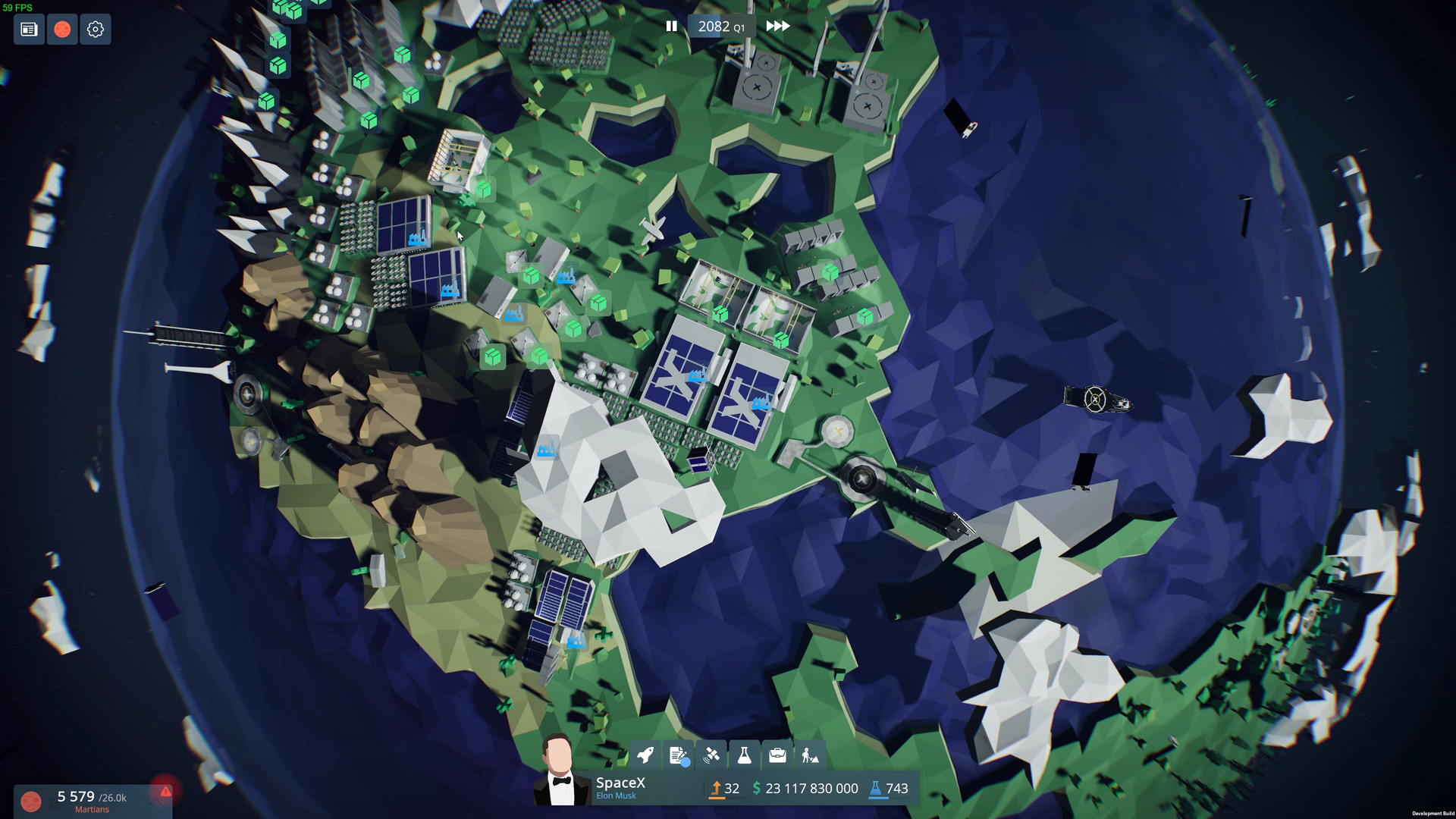This screenshot has height=819, width=1456.
Task: Click the orange upgrade arrow showing 32
Action: [x=724, y=789]
